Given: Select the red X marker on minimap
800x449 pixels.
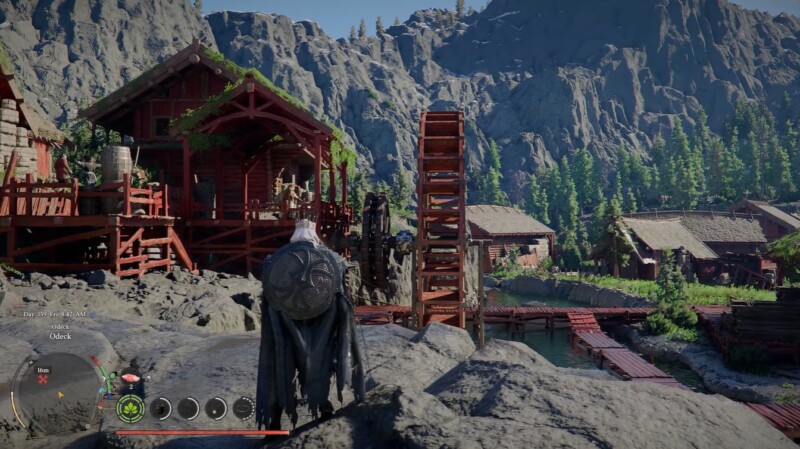Looking at the screenshot, I should click(x=43, y=381).
